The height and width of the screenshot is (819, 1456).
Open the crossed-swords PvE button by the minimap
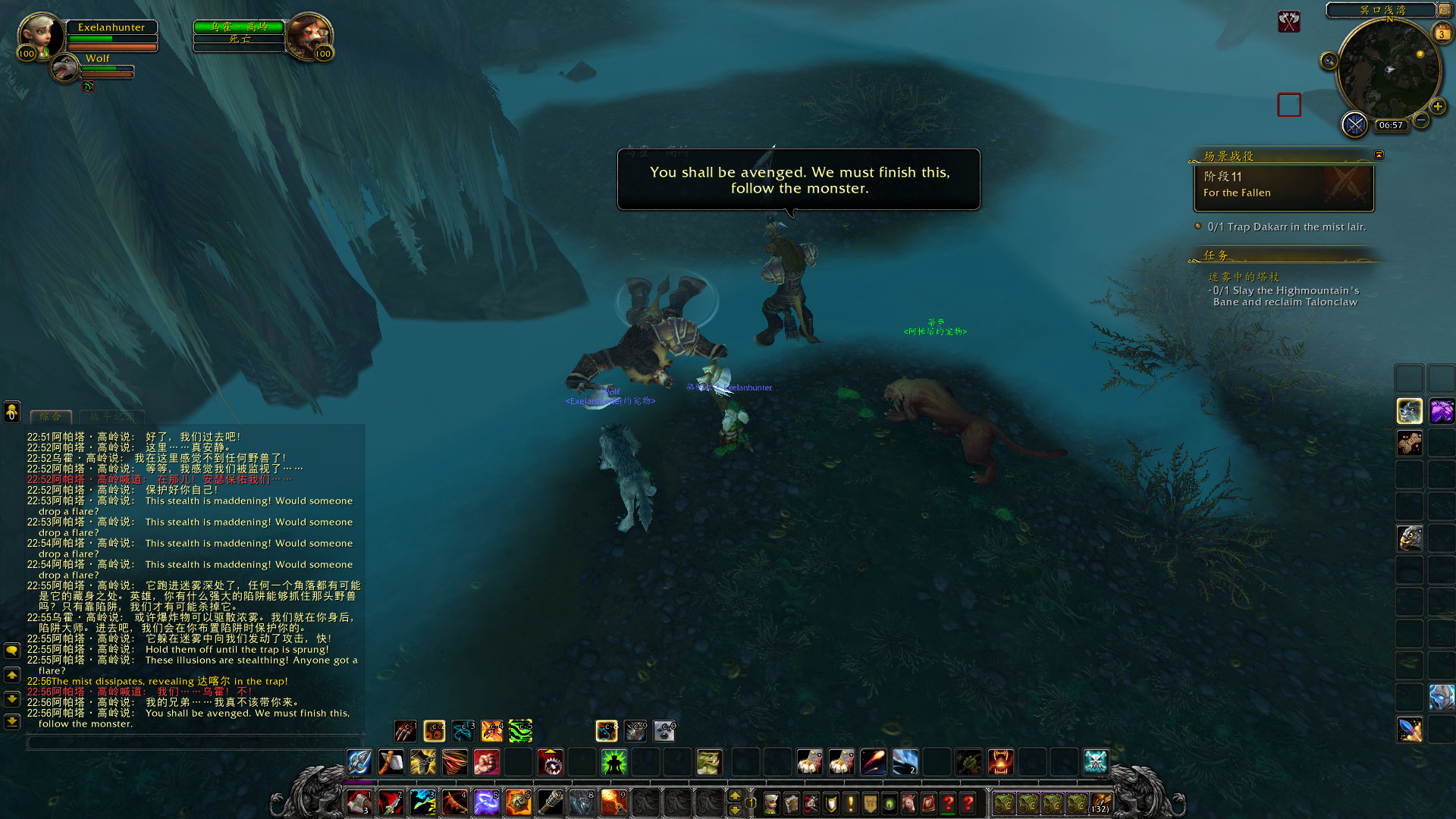click(1354, 124)
